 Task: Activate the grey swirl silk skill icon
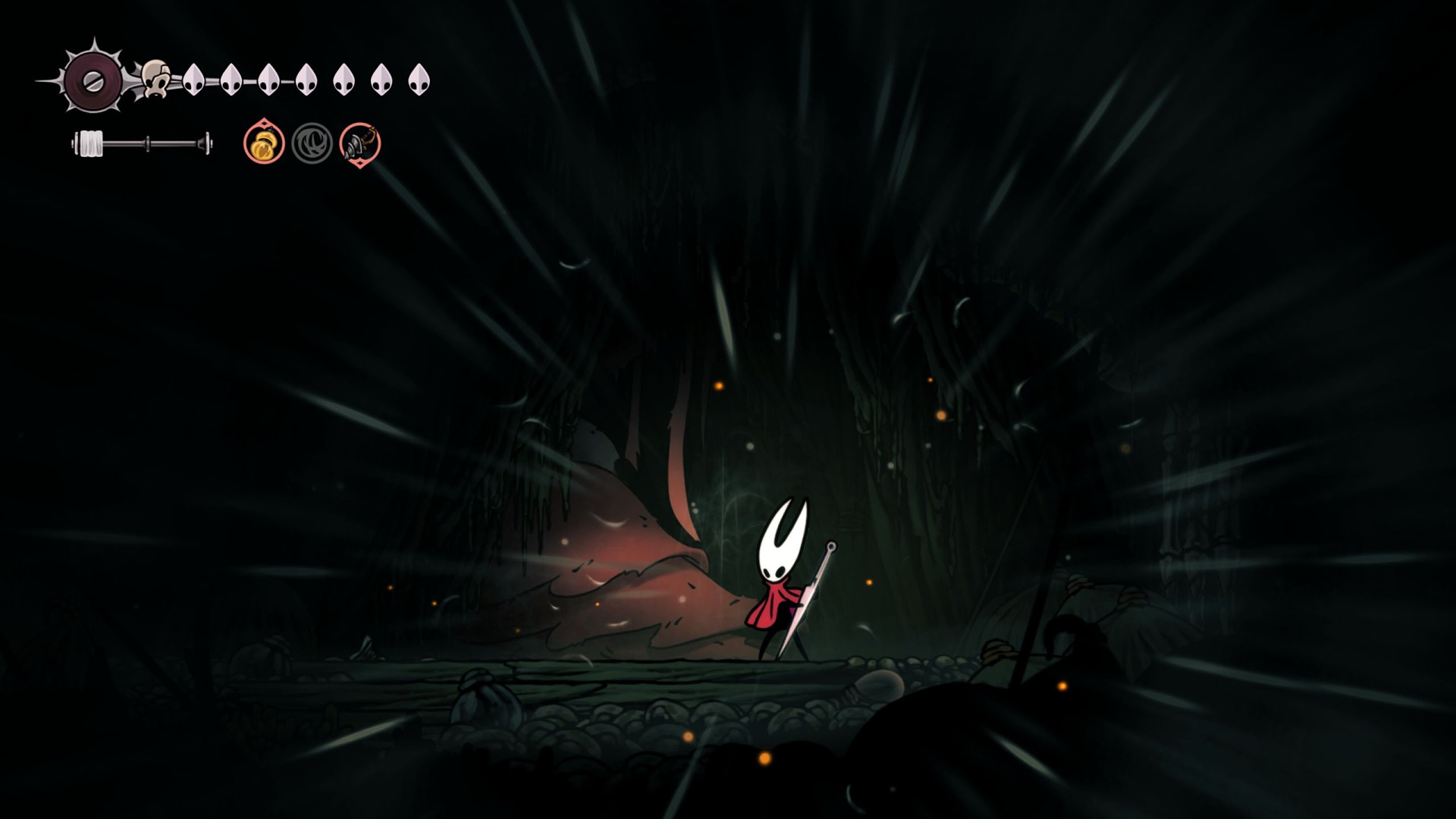pyautogui.click(x=312, y=143)
